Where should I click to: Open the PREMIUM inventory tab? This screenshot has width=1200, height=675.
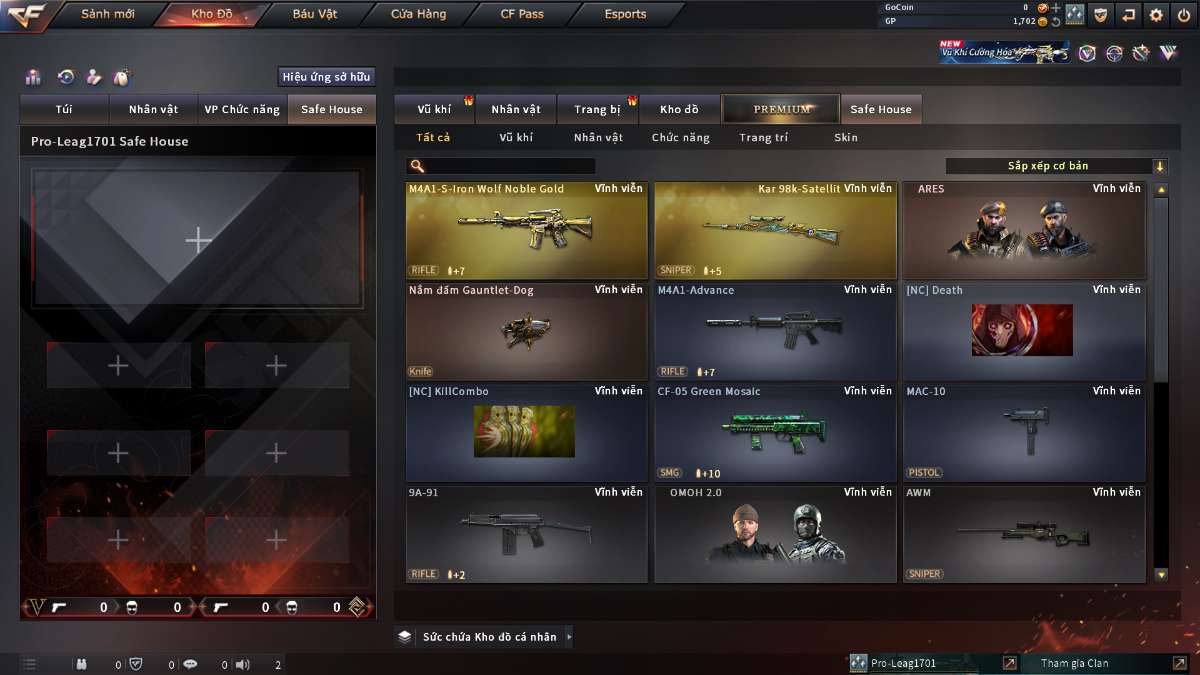[782, 109]
